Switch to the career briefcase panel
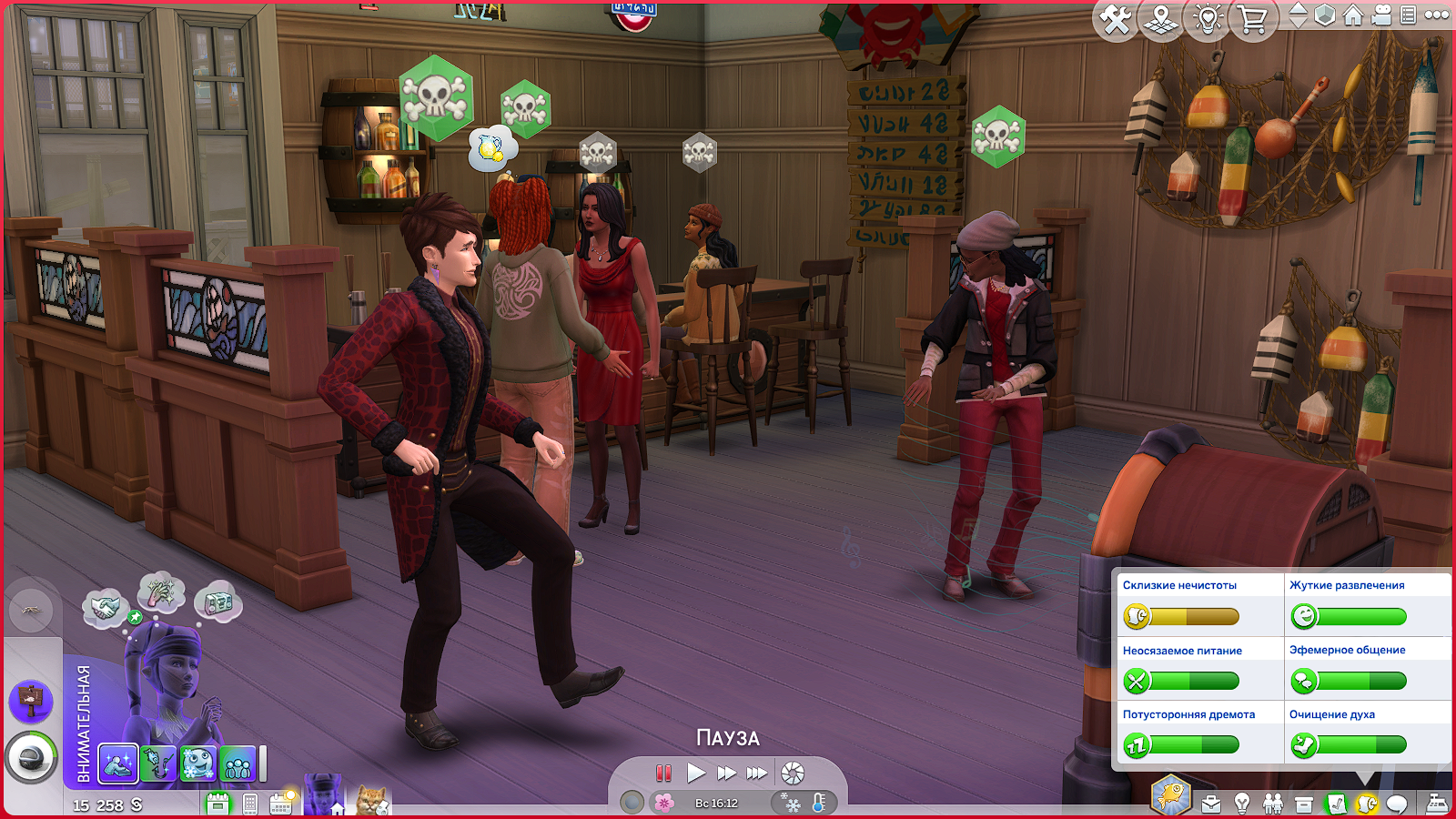 click(x=1211, y=804)
